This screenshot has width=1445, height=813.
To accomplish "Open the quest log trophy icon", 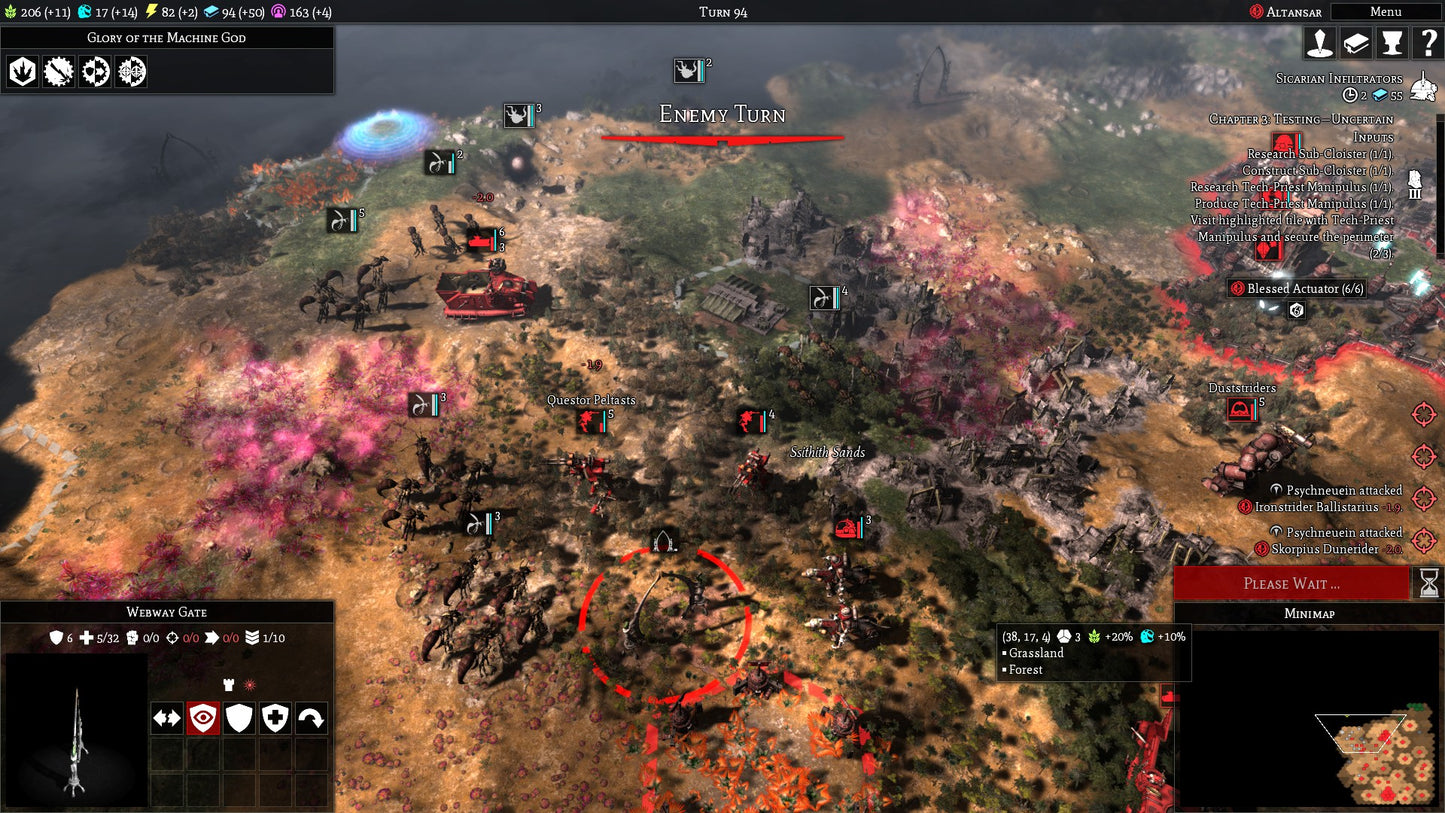I will coord(1394,43).
